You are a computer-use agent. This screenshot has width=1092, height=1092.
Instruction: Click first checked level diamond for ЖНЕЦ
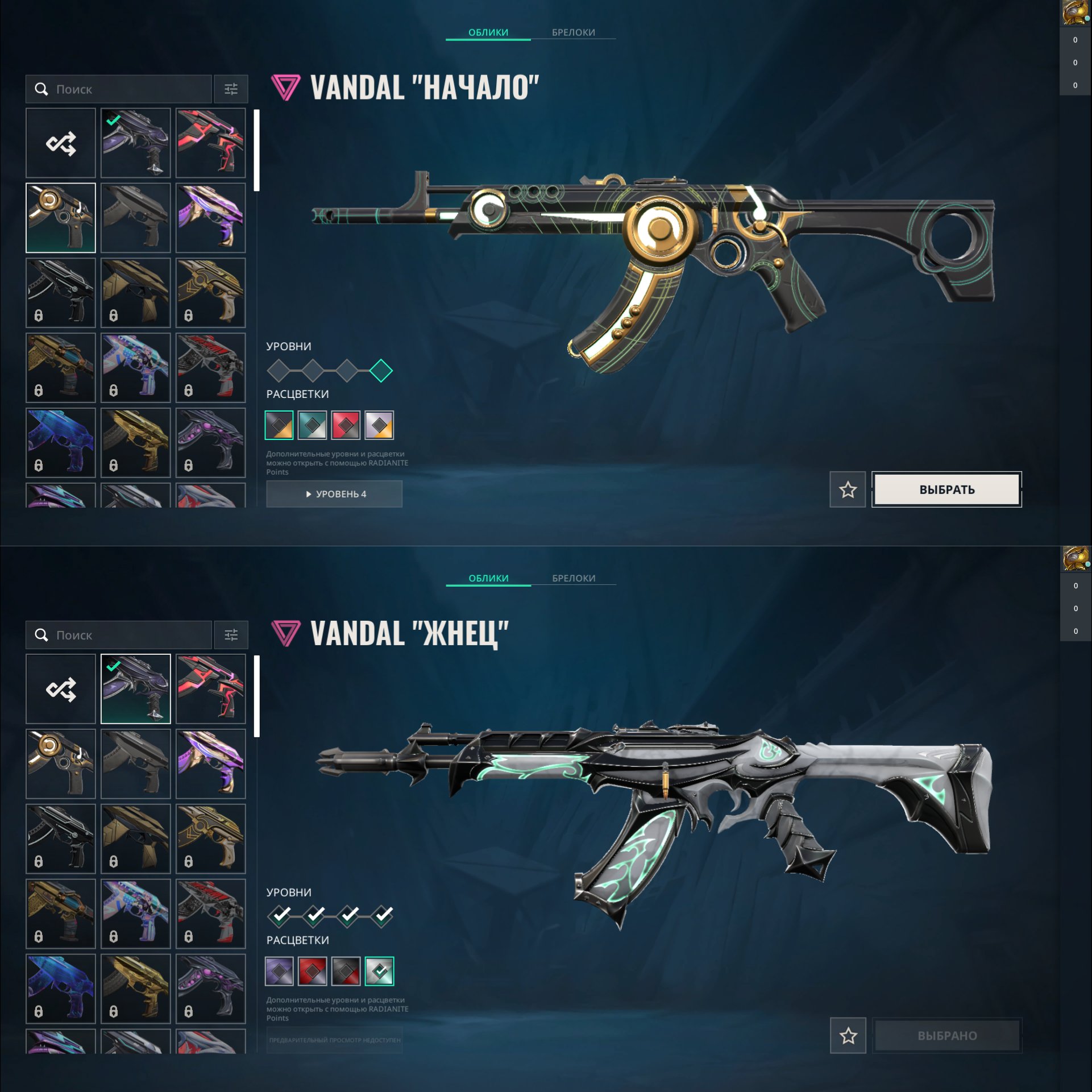pos(279,916)
